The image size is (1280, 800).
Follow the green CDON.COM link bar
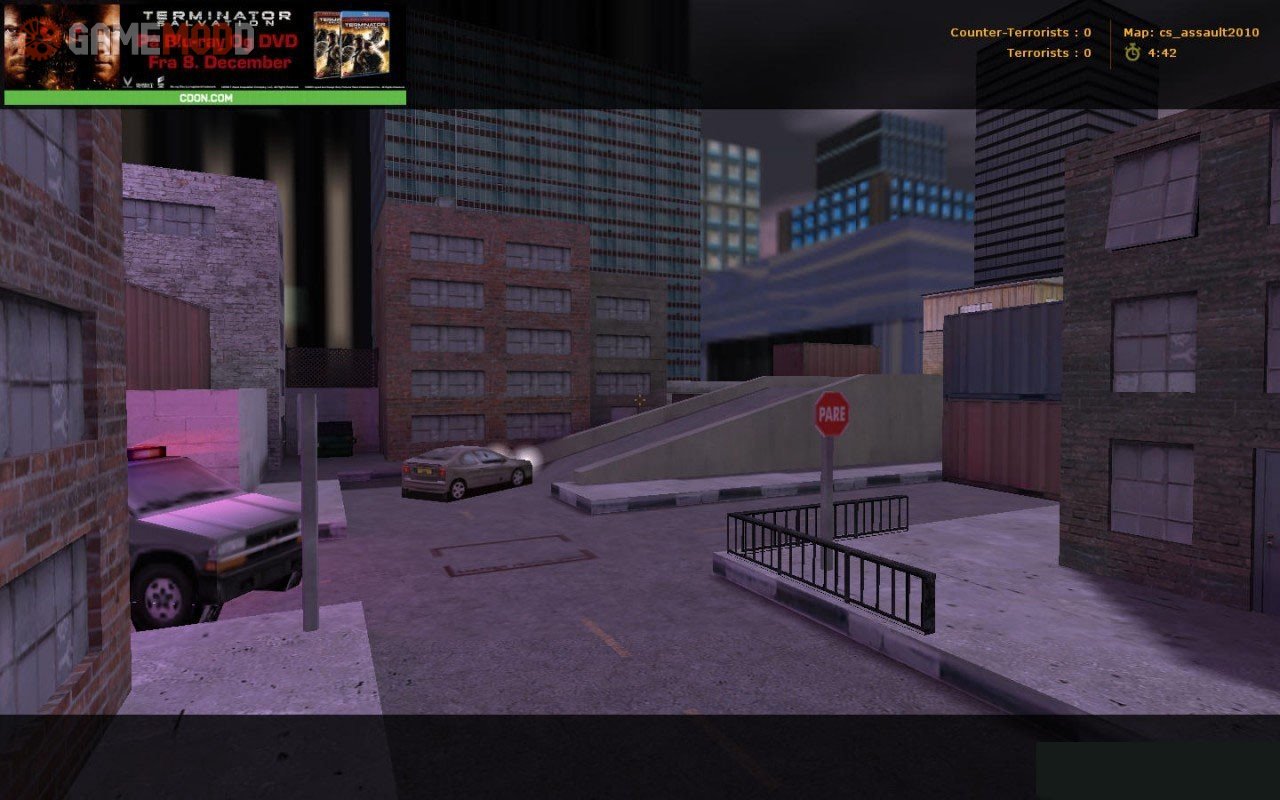[x=205, y=98]
